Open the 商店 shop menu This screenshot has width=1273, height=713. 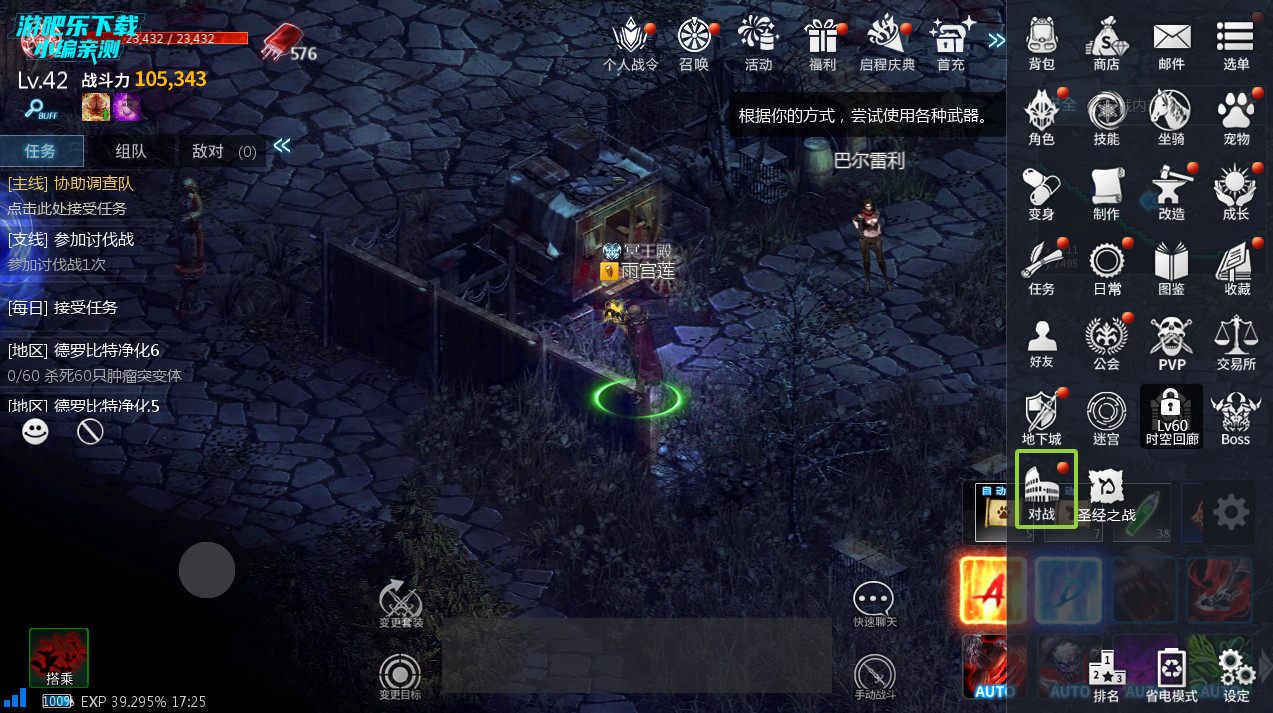click(1106, 44)
